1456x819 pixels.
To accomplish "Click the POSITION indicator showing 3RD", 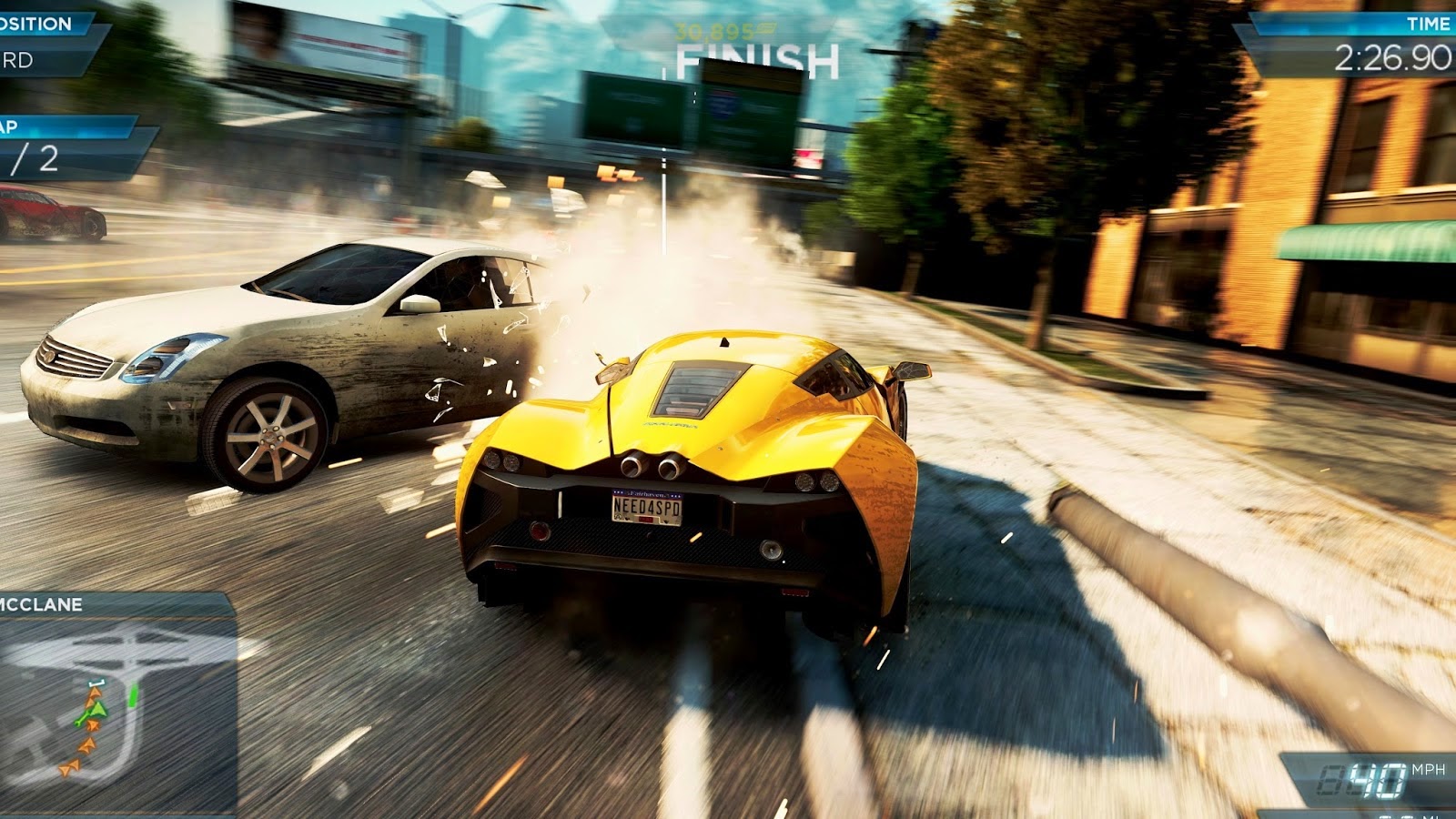I will click(x=27, y=59).
